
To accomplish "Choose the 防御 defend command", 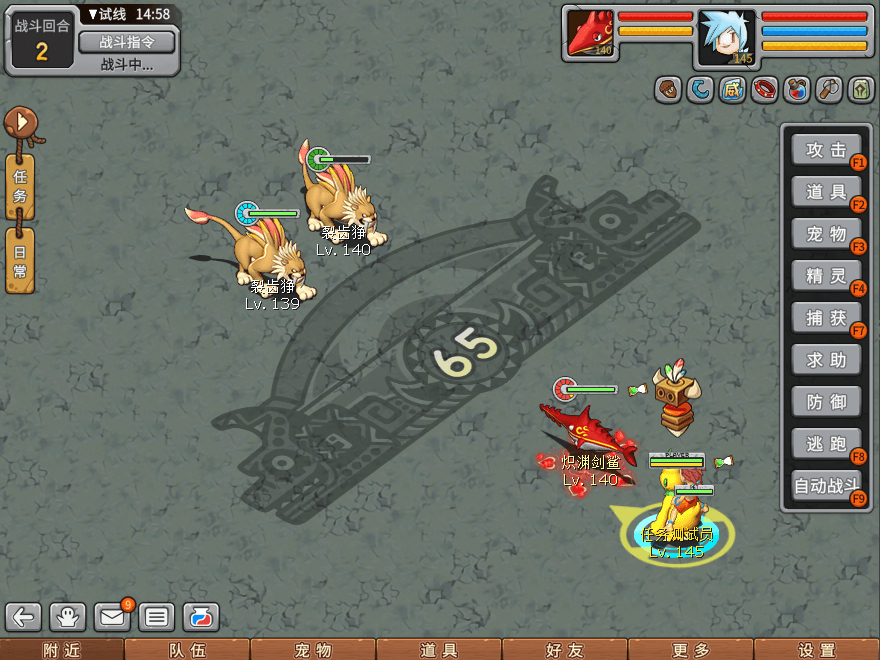I will 826,402.
